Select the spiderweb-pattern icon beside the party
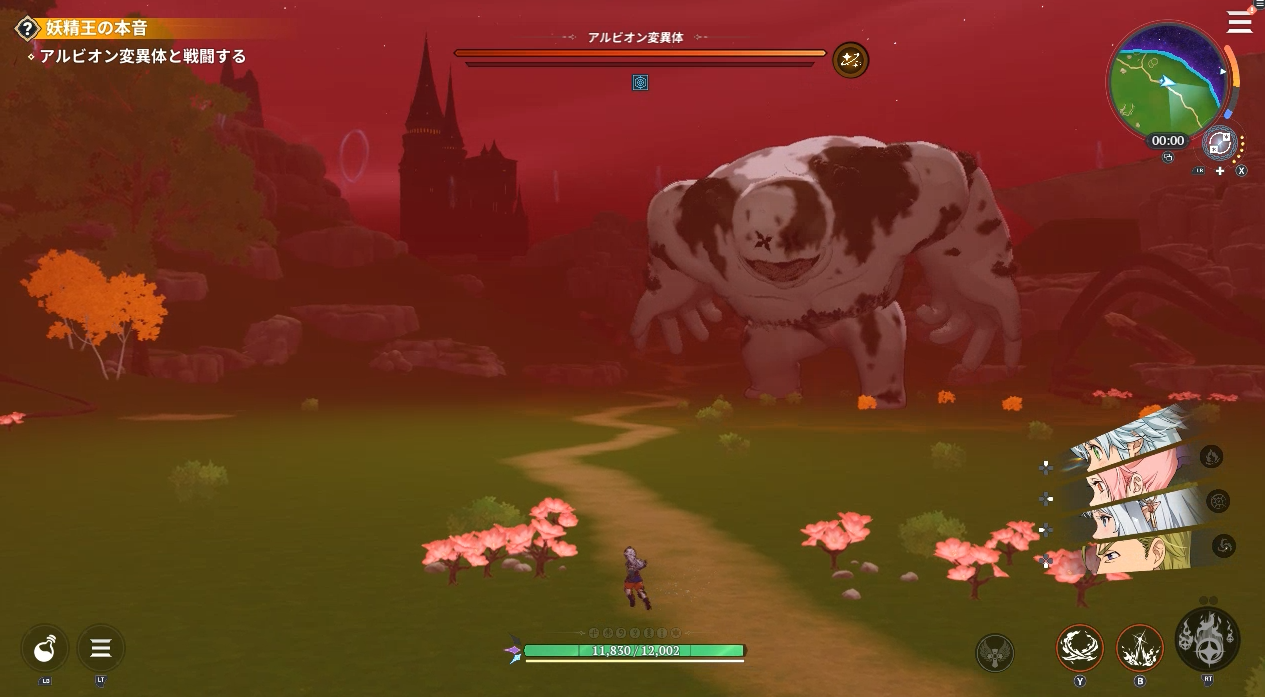 (1218, 501)
